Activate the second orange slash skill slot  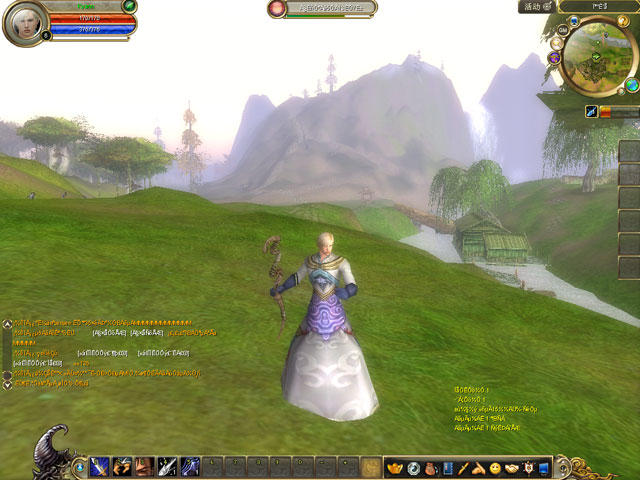pyautogui.click(x=122, y=466)
